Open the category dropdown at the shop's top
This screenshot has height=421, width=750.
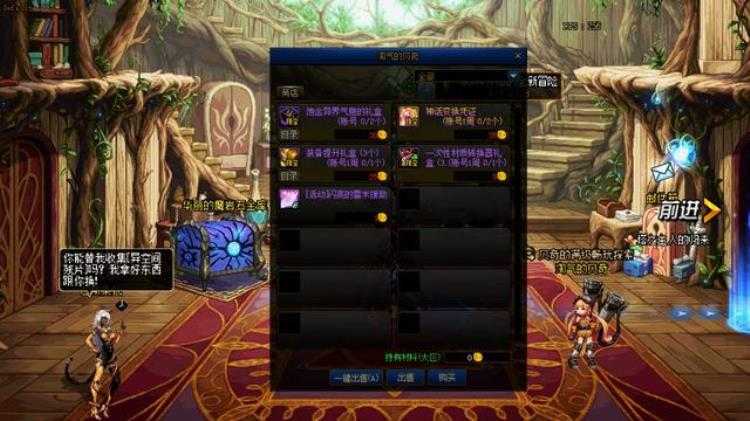[x=513, y=75]
